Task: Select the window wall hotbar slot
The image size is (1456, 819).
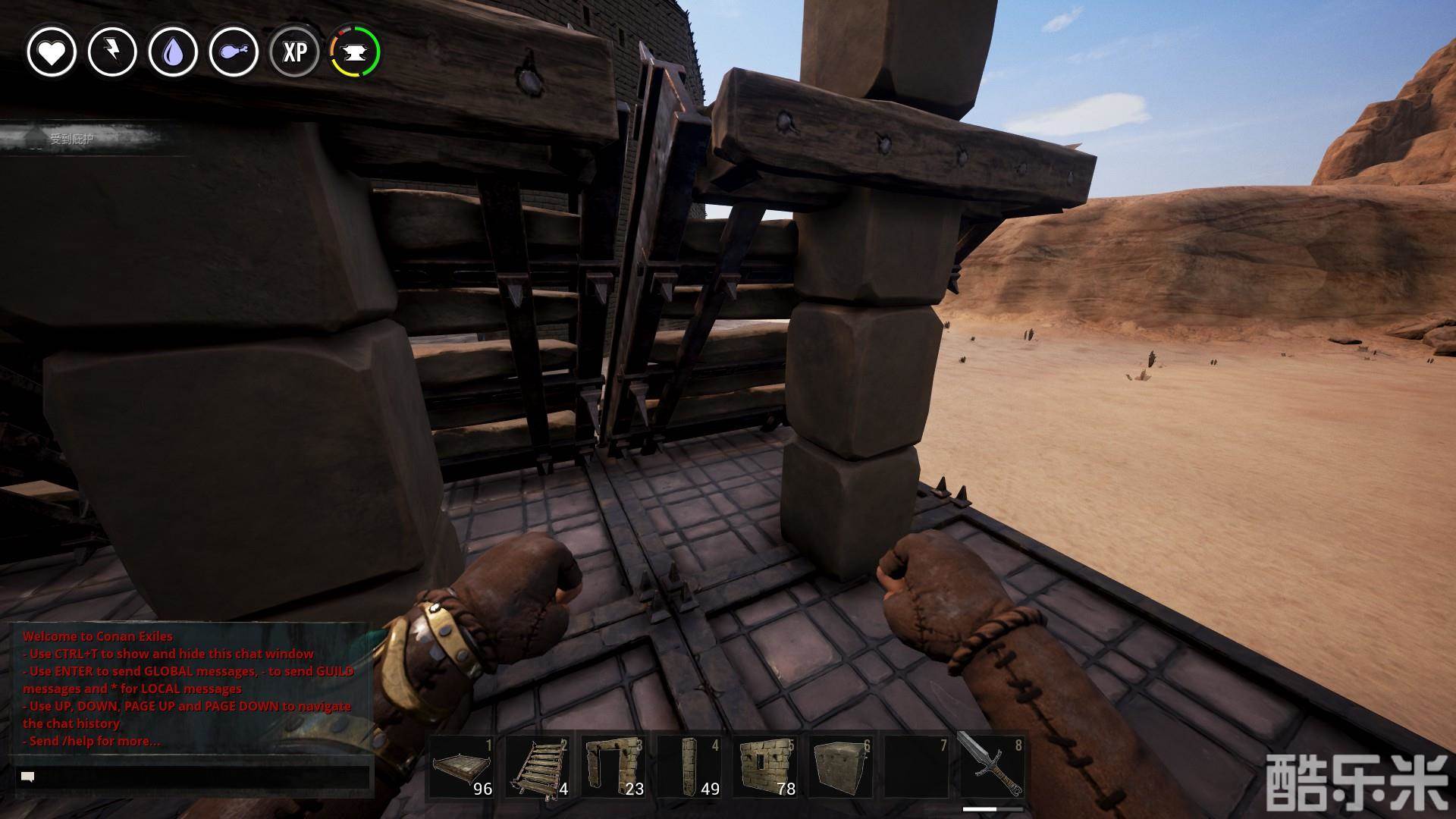Action: pos(765,766)
